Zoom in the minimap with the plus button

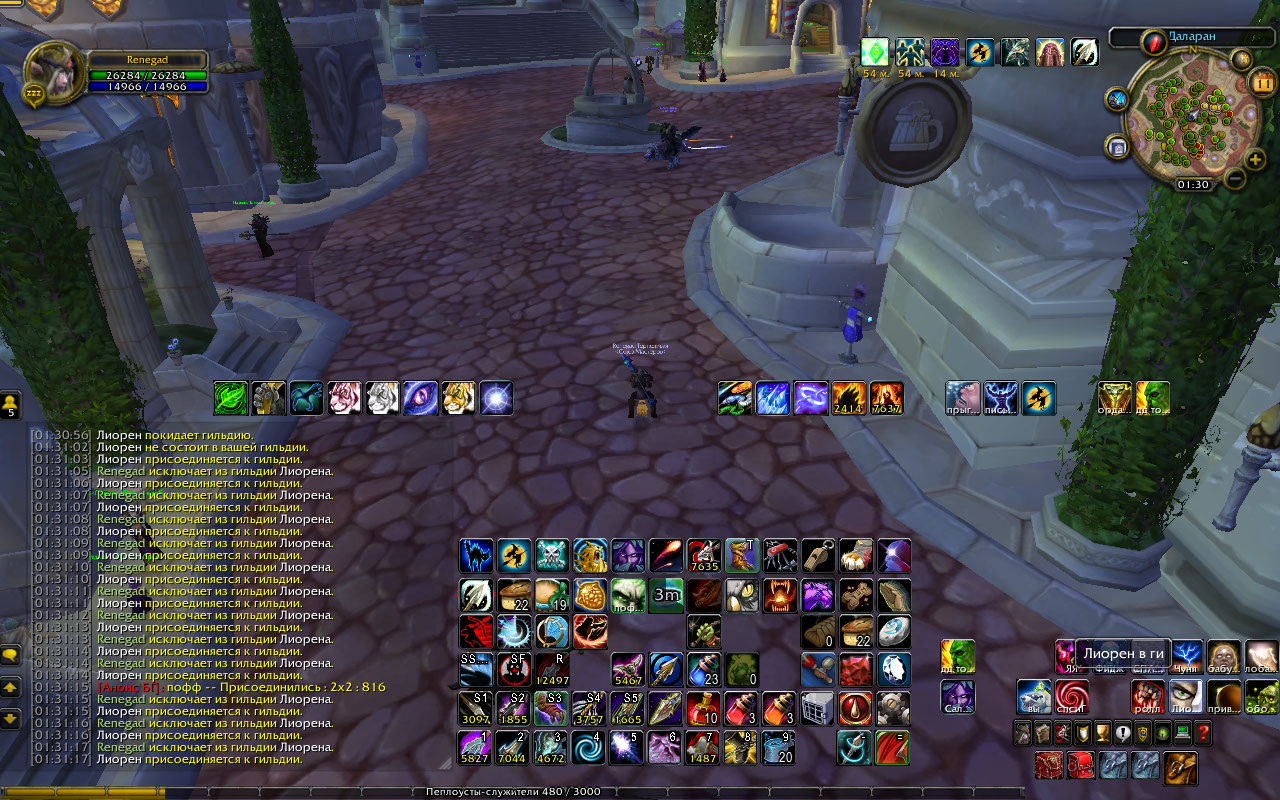[x=1256, y=159]
